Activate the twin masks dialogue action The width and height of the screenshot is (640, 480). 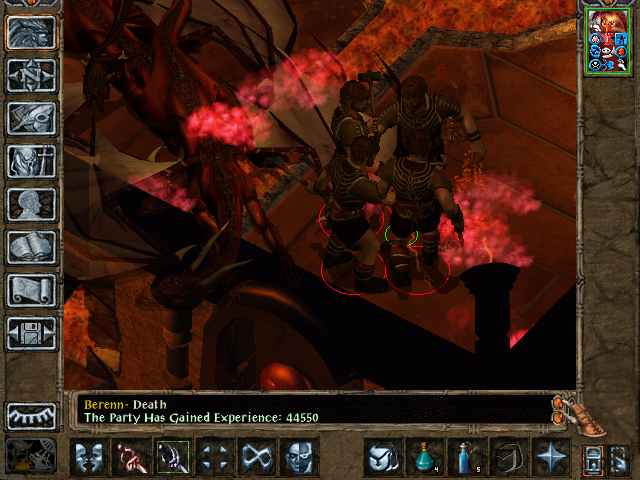tap(89, 457)
